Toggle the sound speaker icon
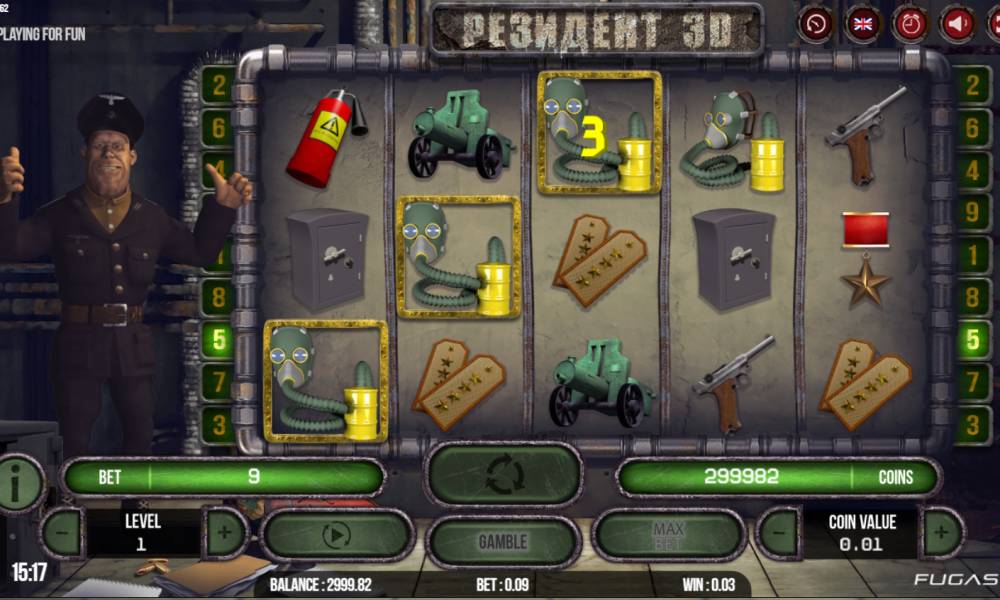The height and width of the screenshot is (600, 1000). (957, 24)
